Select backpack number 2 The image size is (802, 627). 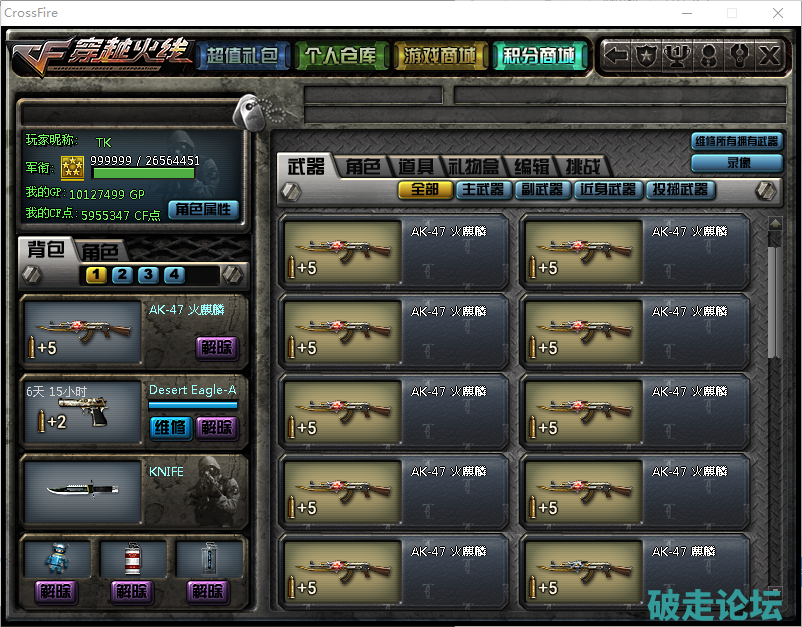point(122,275)
